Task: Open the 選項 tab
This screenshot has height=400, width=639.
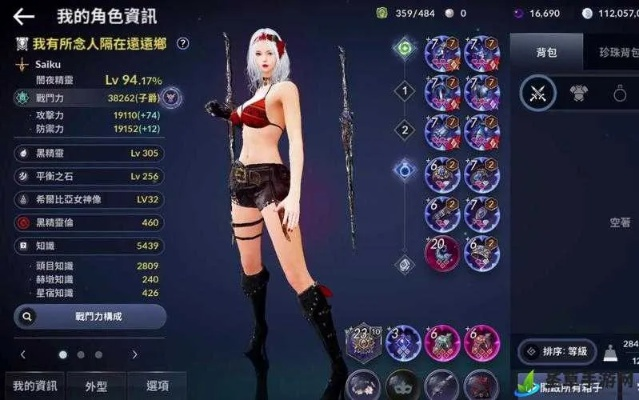Action: (x=157, y=385)
